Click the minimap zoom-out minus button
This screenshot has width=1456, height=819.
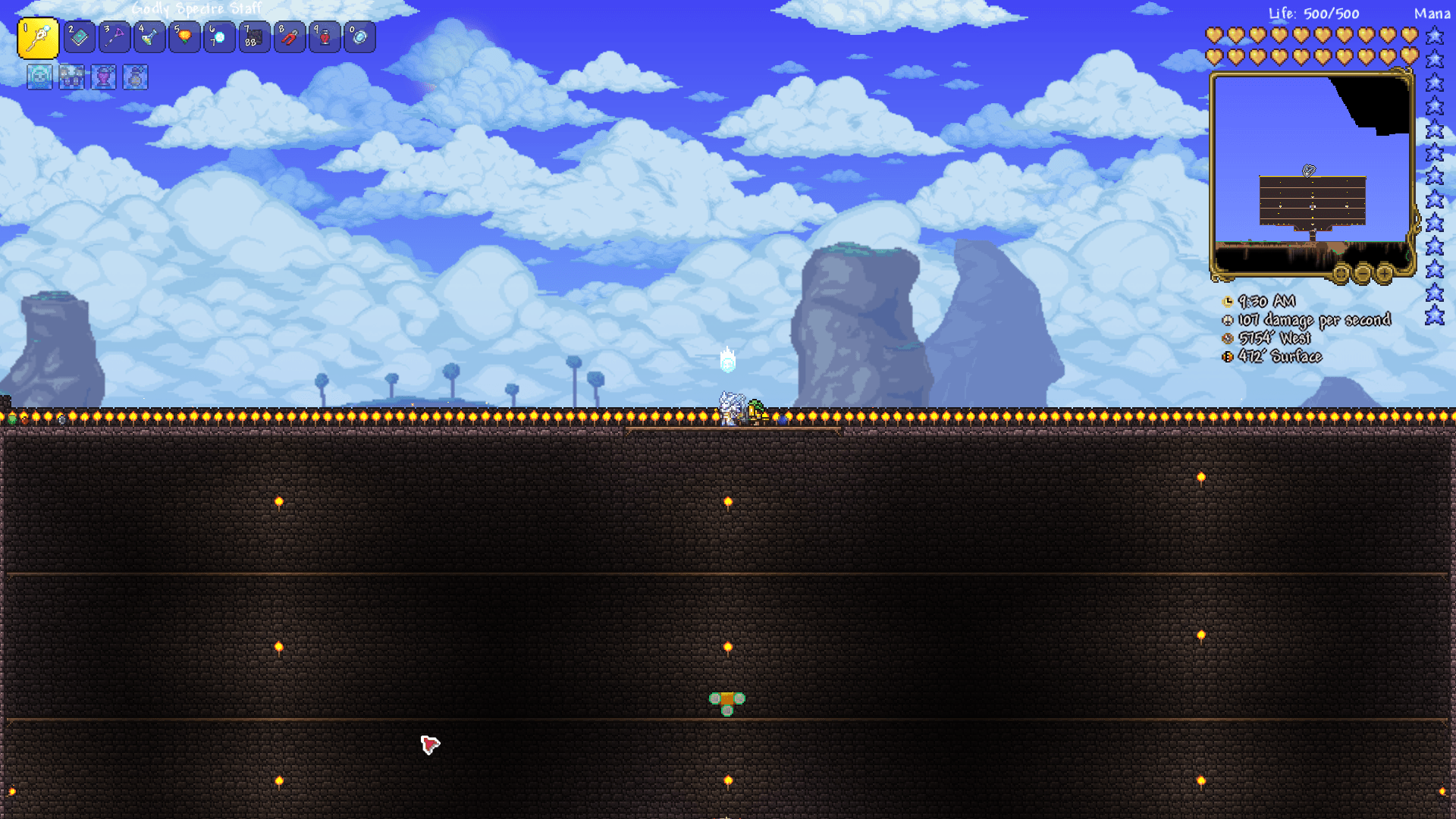1362,274
